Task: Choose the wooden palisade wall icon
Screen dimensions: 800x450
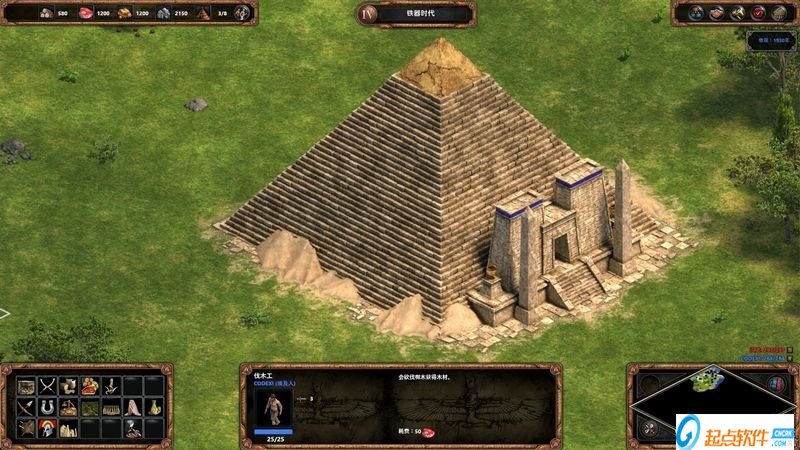Action: click(111, 408)
